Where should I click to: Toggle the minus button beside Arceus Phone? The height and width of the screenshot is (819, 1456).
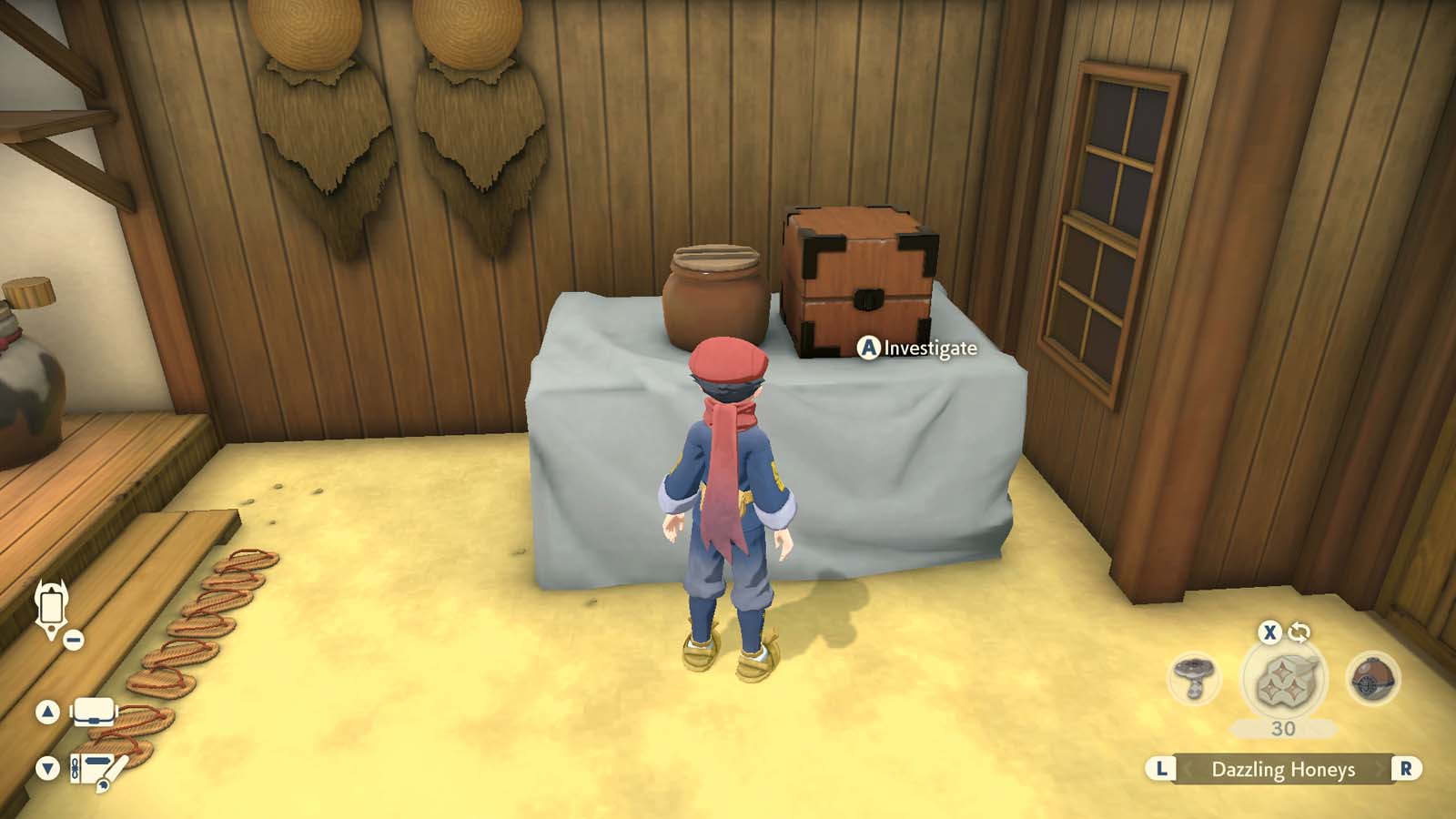tap(73, 639)
